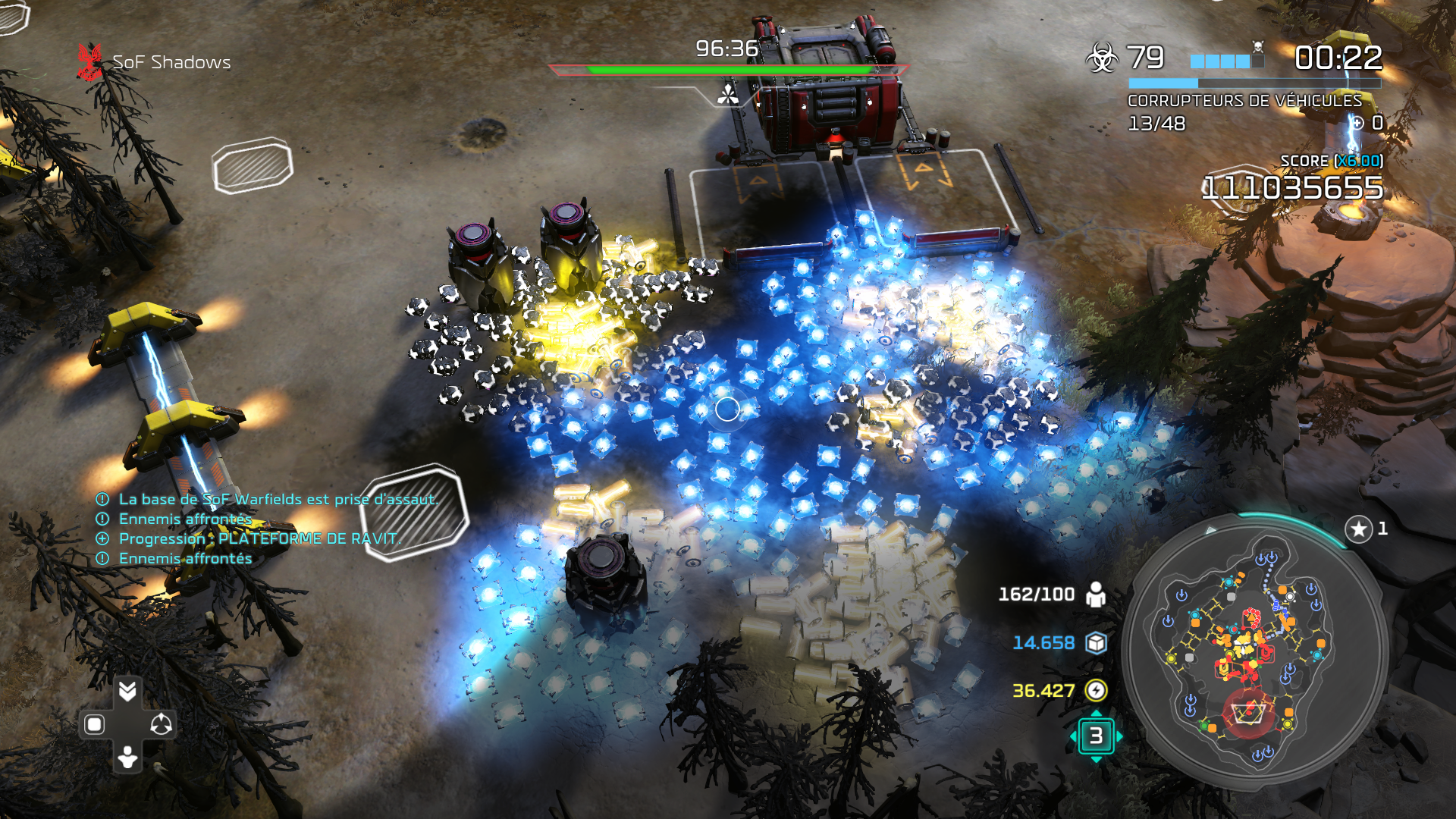
Task: Click the Progression Plateforme de ravit notification
Action: [x=258, y=538]
